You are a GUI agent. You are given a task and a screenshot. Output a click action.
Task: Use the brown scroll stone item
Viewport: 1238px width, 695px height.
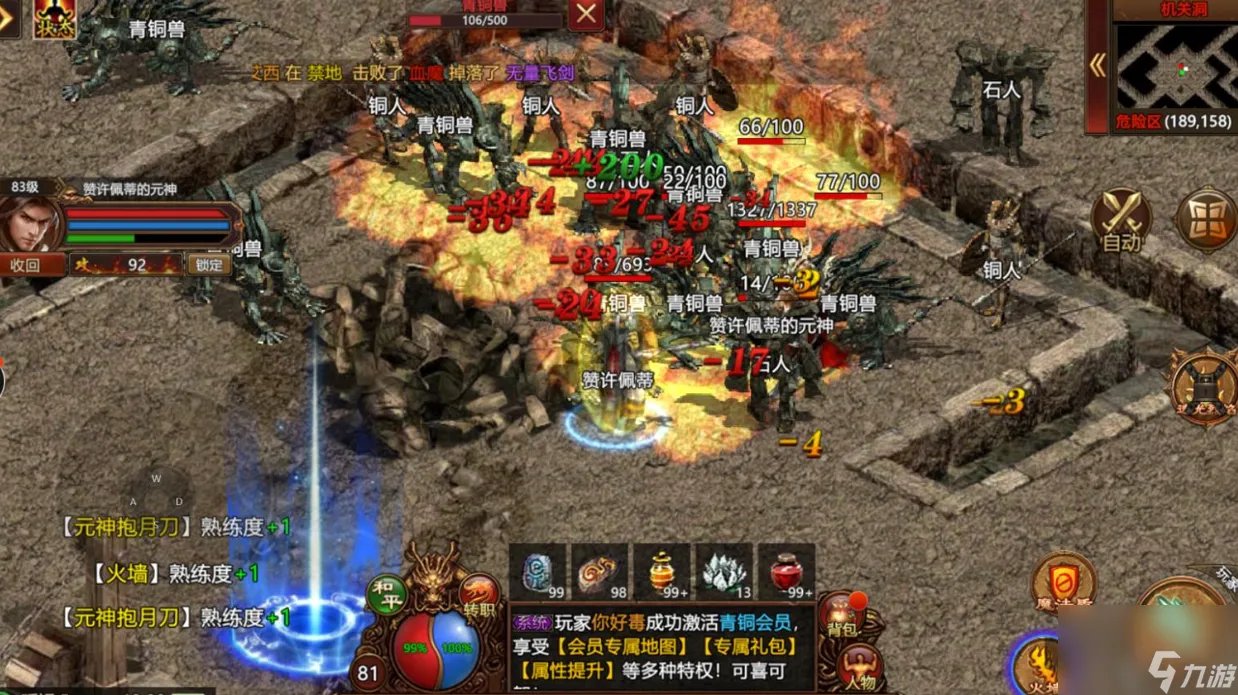click(600, 573)
